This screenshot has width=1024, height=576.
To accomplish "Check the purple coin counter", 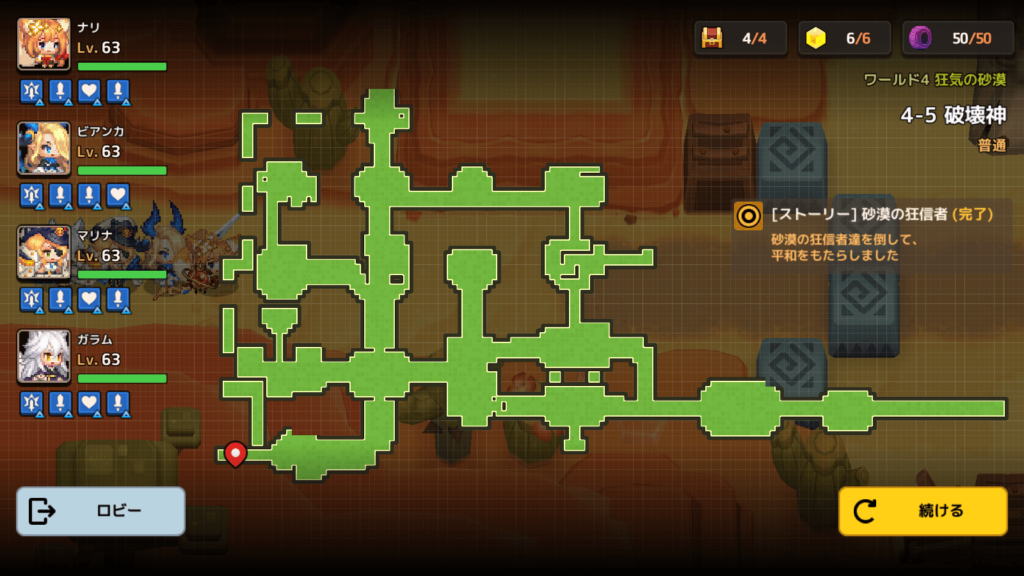I will pos(920,38).
